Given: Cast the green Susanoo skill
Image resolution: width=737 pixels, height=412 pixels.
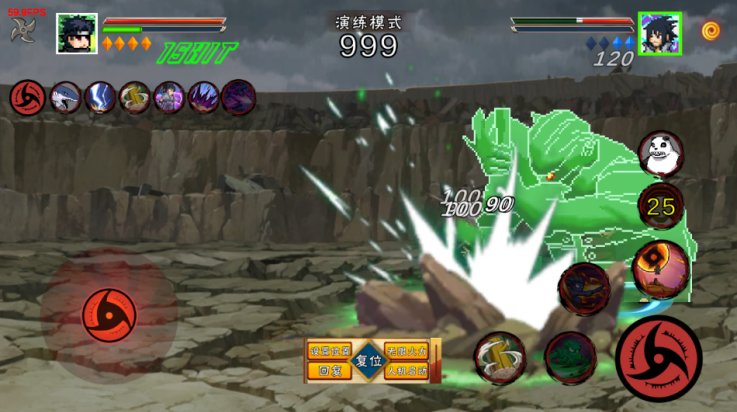Looking at the screenshot, I should coord(570,357).
